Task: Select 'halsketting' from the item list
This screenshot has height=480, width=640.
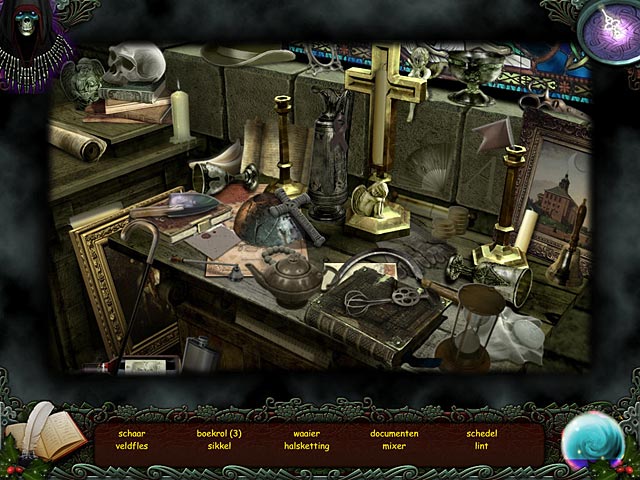Action: pyautogui.click(x=307, y=446)
